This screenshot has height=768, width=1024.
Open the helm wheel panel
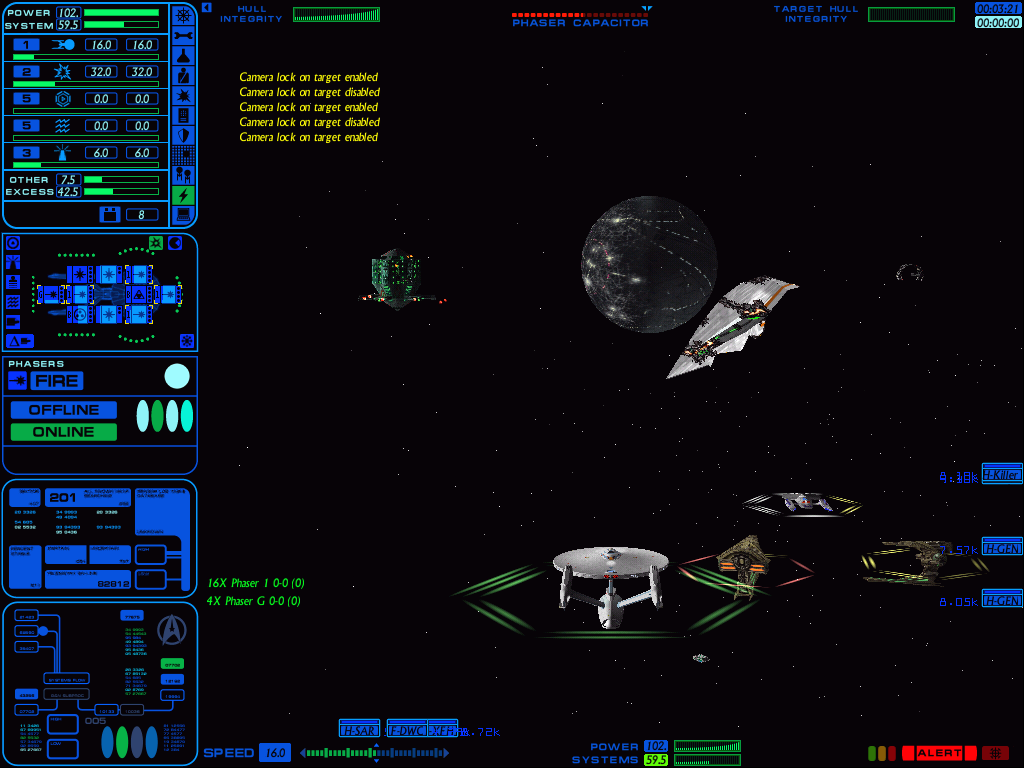183,15
